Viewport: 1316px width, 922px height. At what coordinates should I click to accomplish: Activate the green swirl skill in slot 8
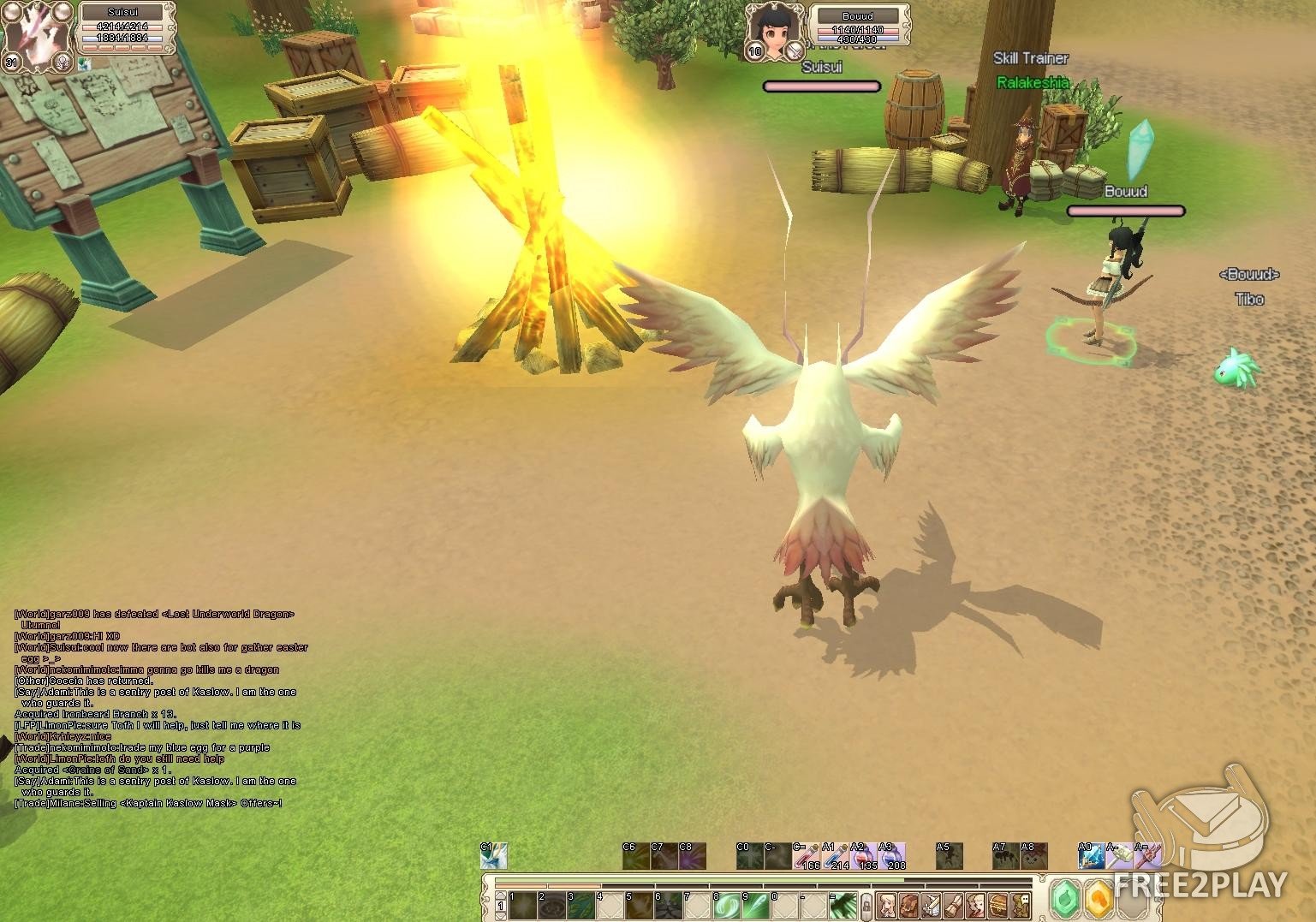pyautogui.click(x=727, y=904)
